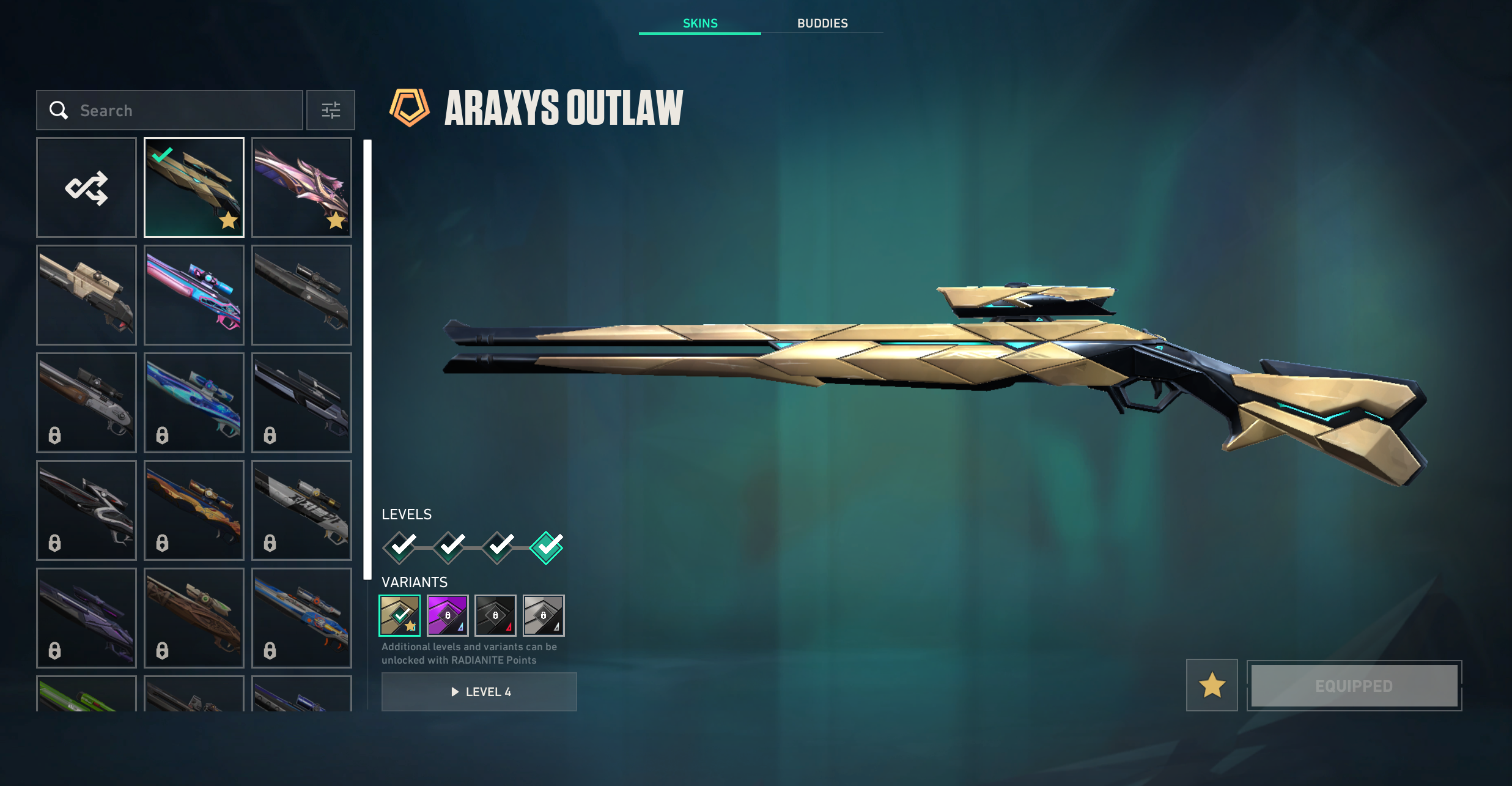Select the Skins tab

coord(700,23)
